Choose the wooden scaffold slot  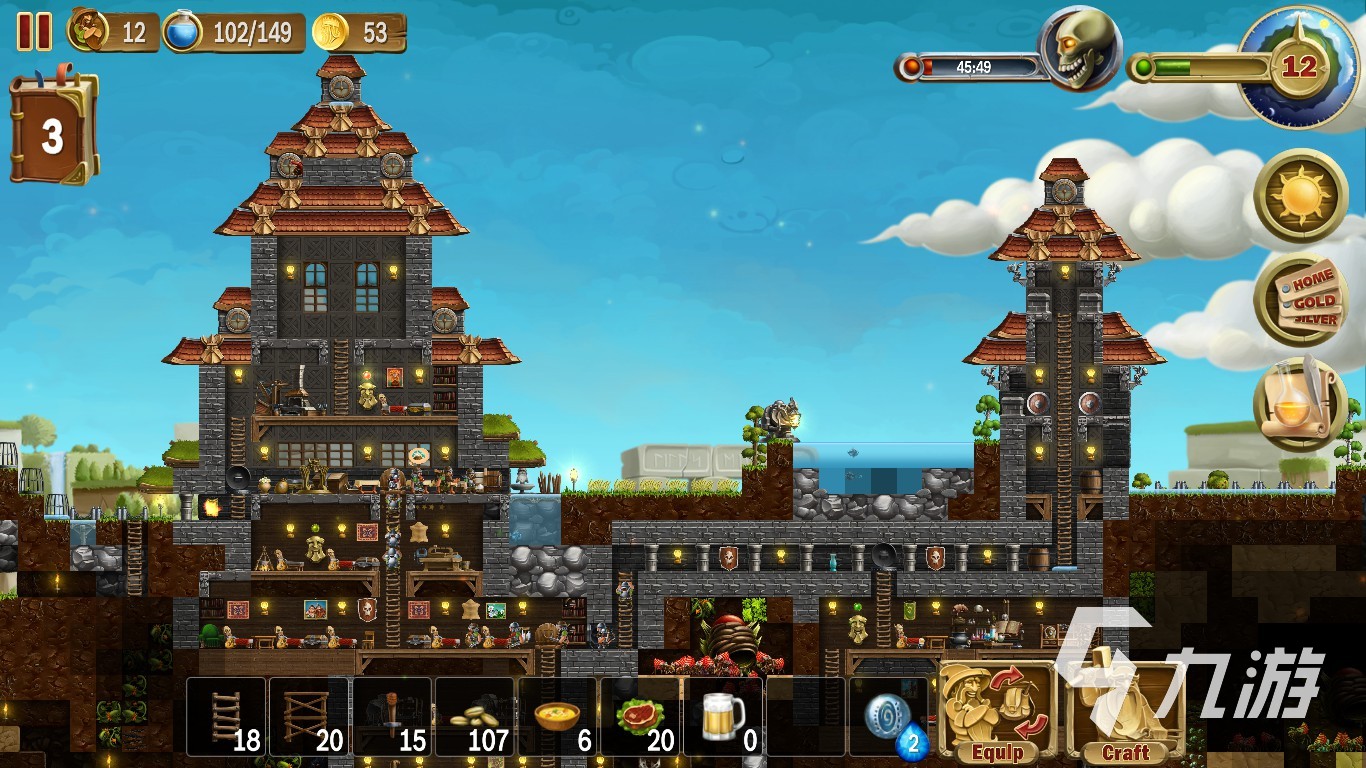point(309,716)
